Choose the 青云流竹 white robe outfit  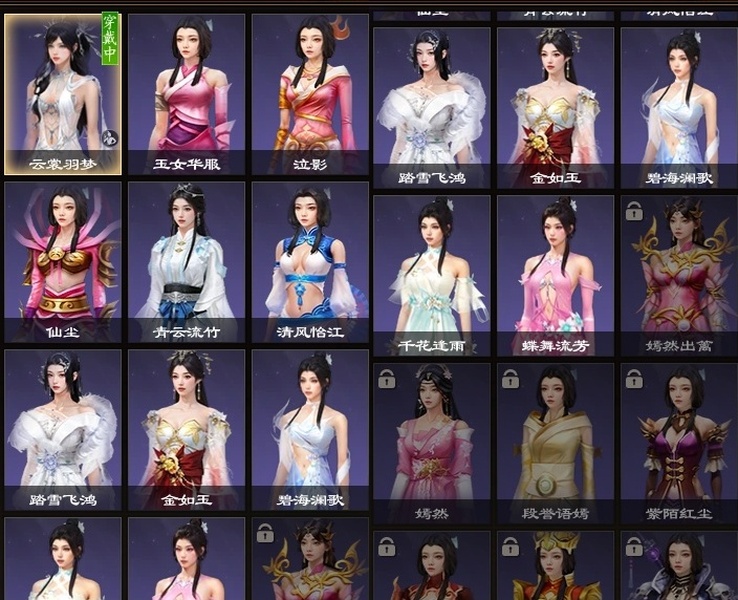pos(186,262)
